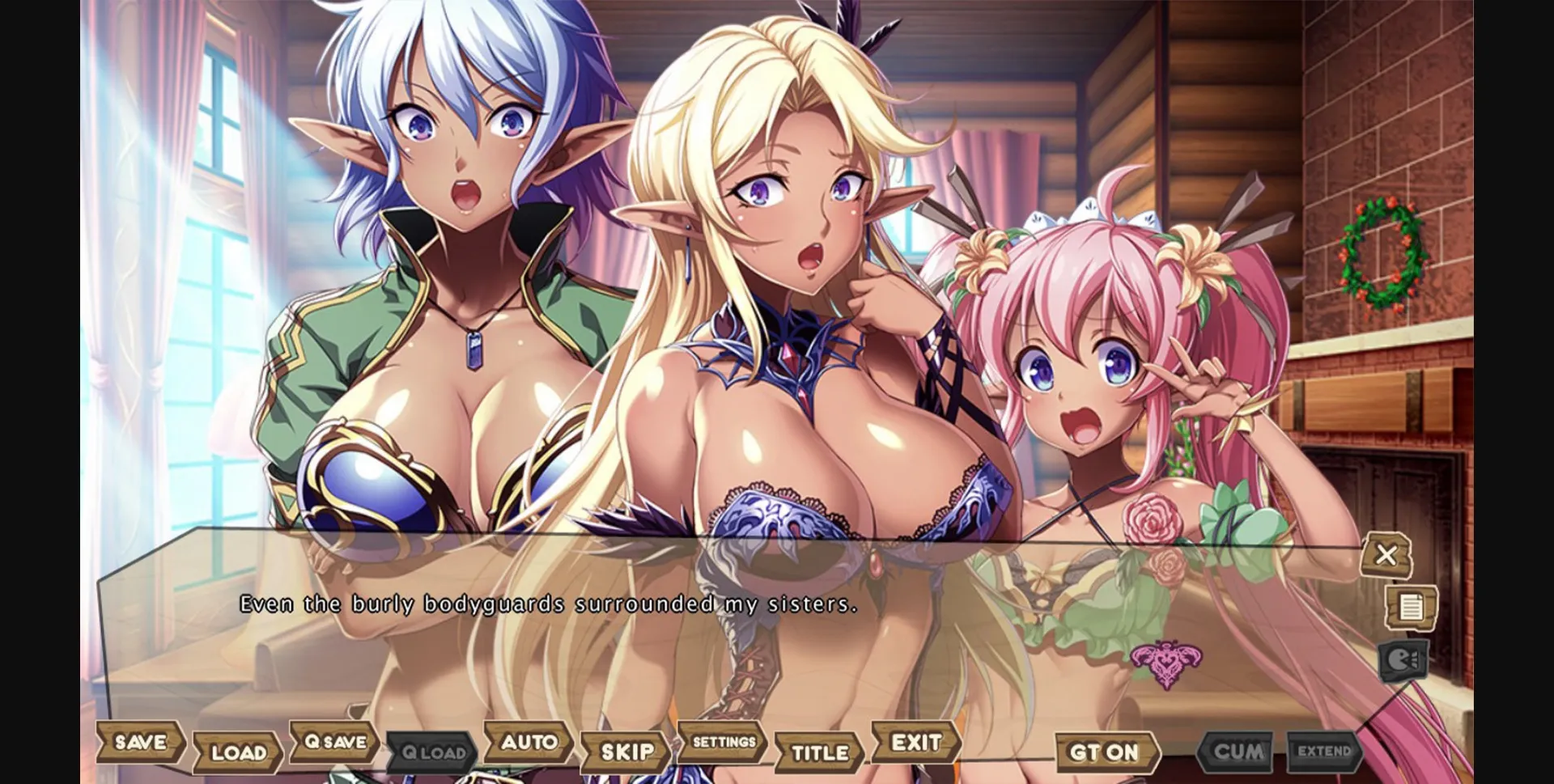Open the LOAD game screen
Image resolution: width=1554 pixels, height=784 pixels.
239,752
